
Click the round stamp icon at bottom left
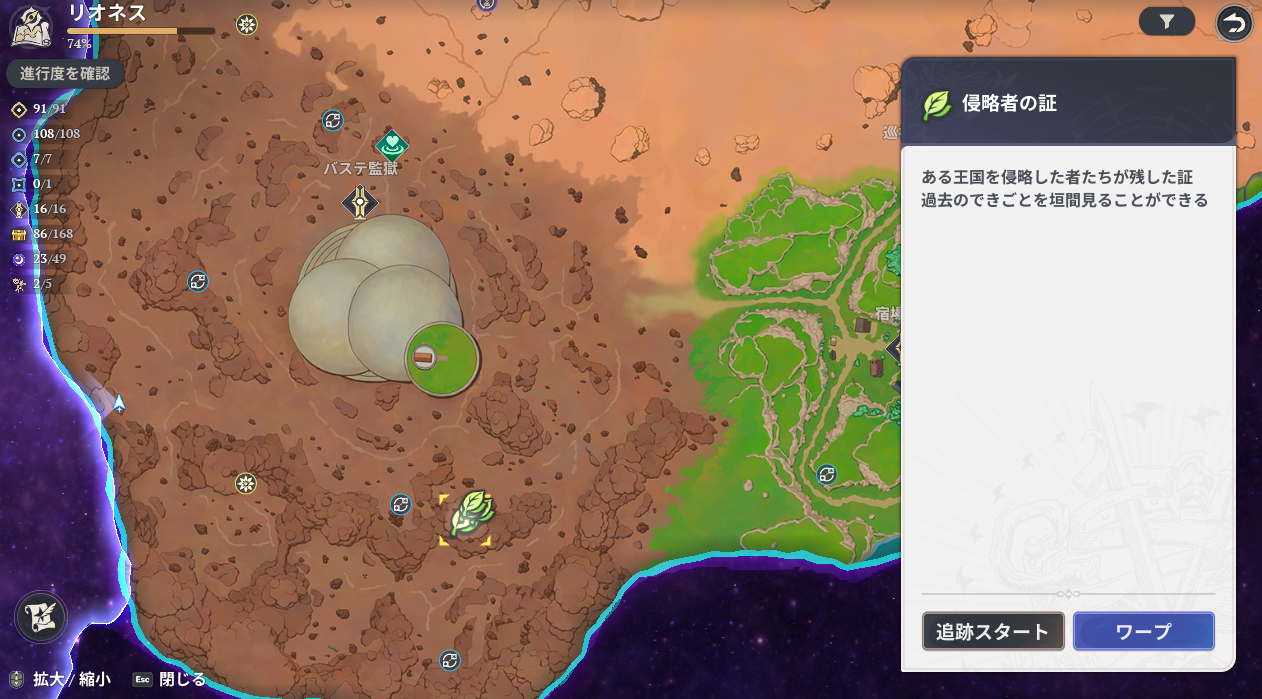(41, 617)
